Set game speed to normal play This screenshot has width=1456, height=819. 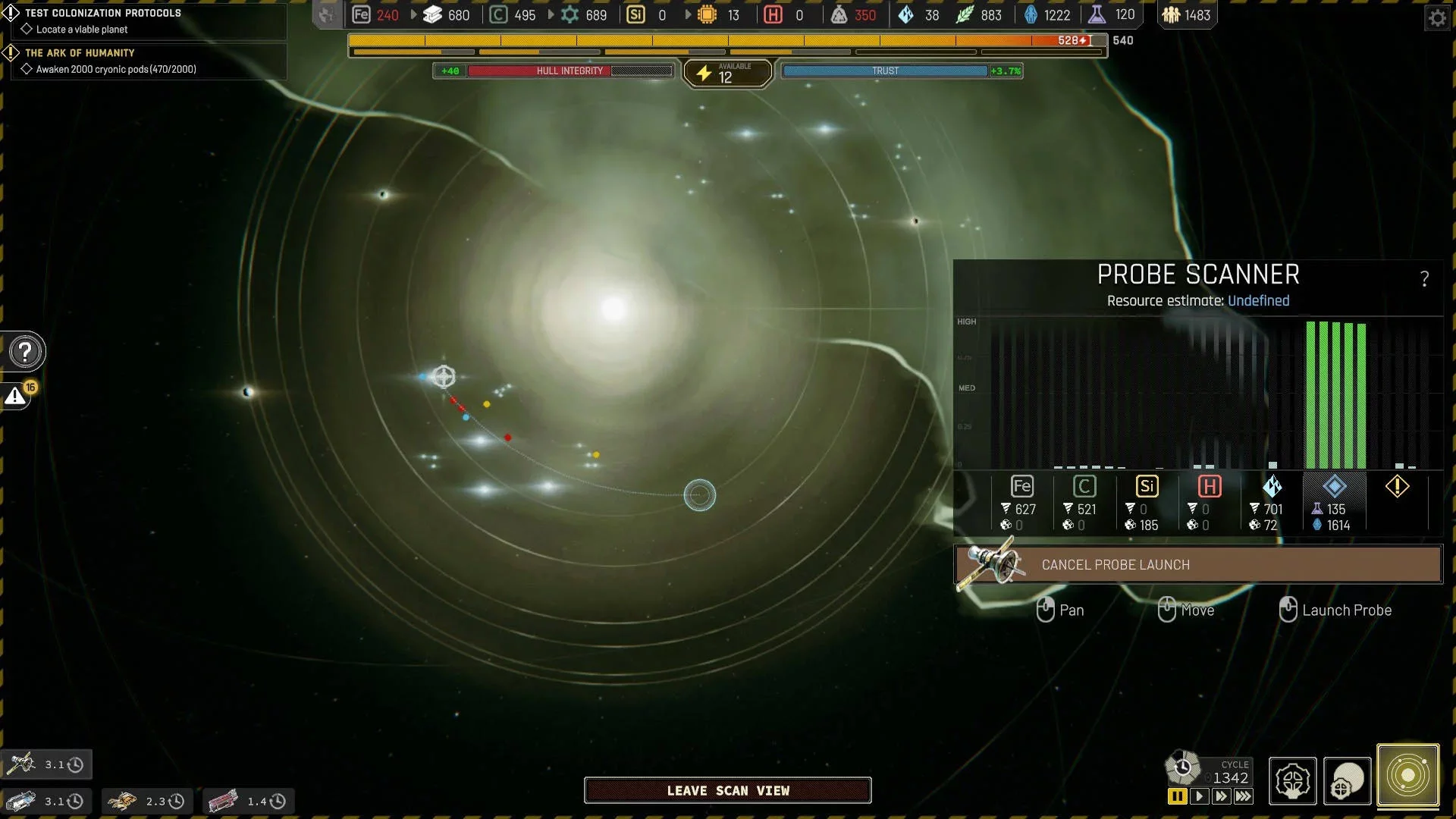pos(1199,796)
